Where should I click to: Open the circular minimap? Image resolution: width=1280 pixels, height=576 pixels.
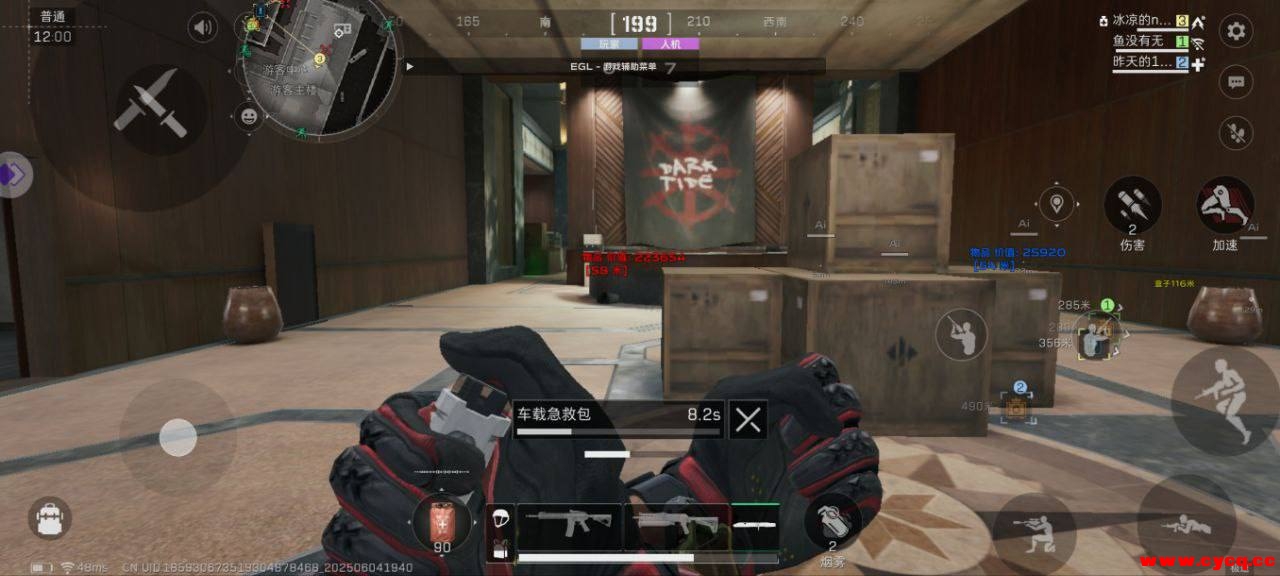click(x=318, y=65)
